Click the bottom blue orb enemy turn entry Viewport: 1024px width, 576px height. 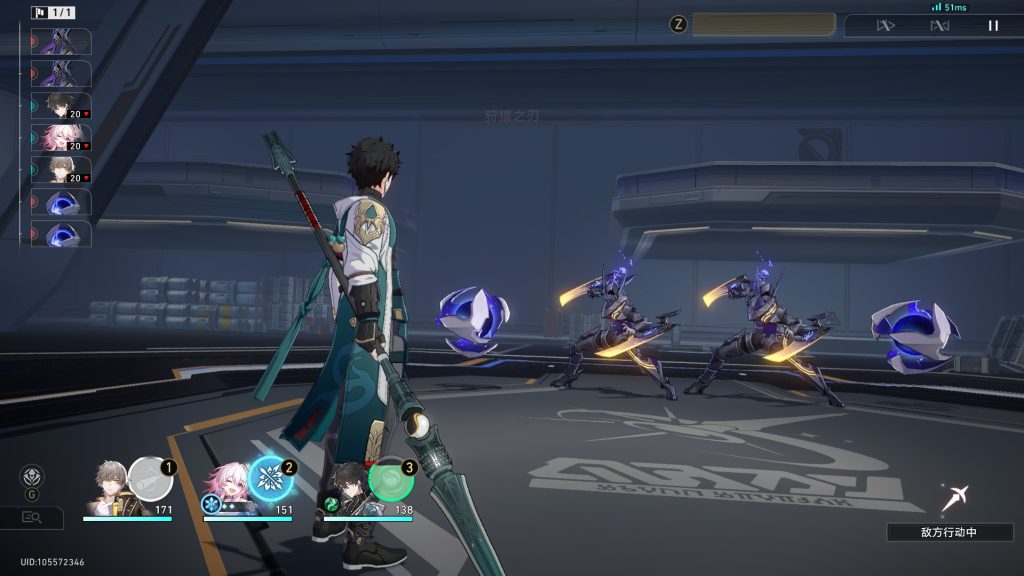click(x=61, y=234)
